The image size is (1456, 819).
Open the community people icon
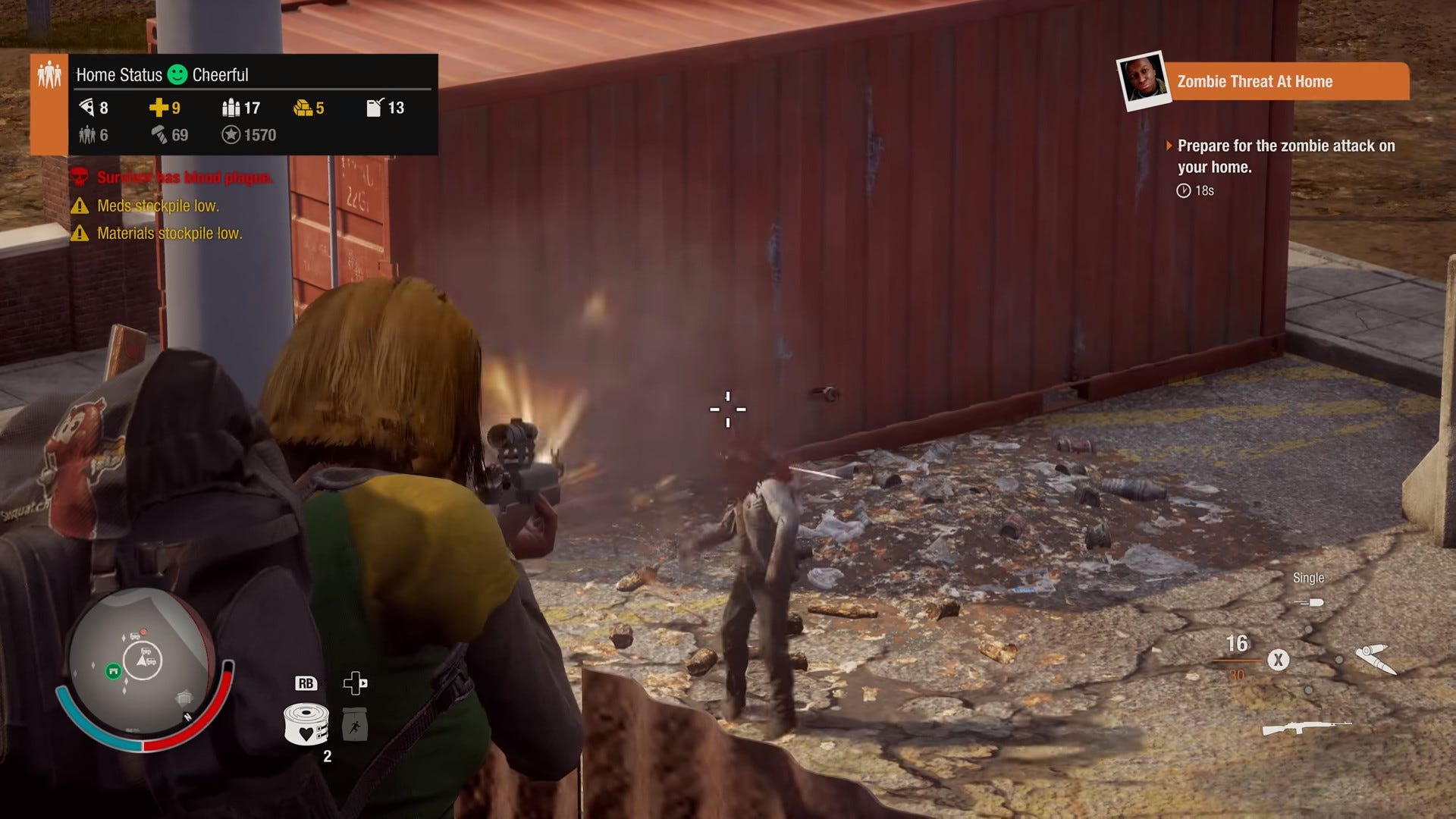click(49, 75)
